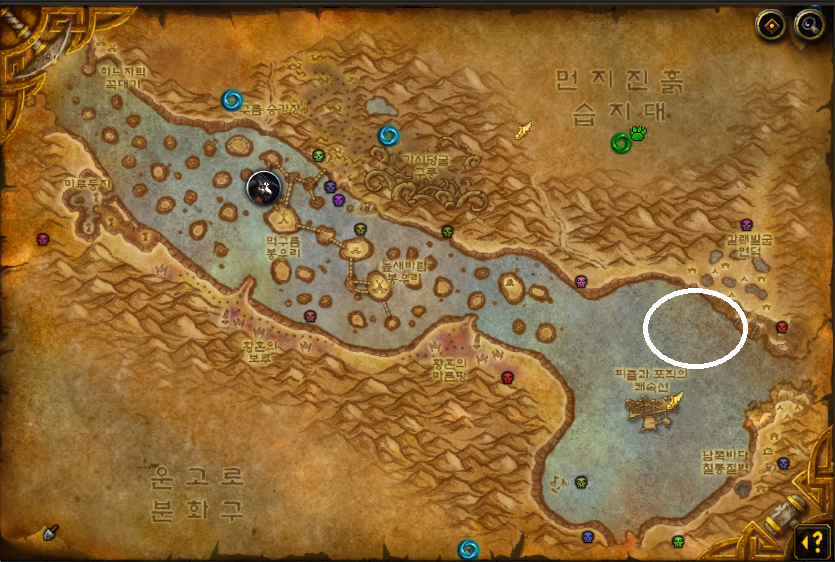Select the blue swirl above 가시덩굴 구릉
835x562 pixels.
click(388, 135)
